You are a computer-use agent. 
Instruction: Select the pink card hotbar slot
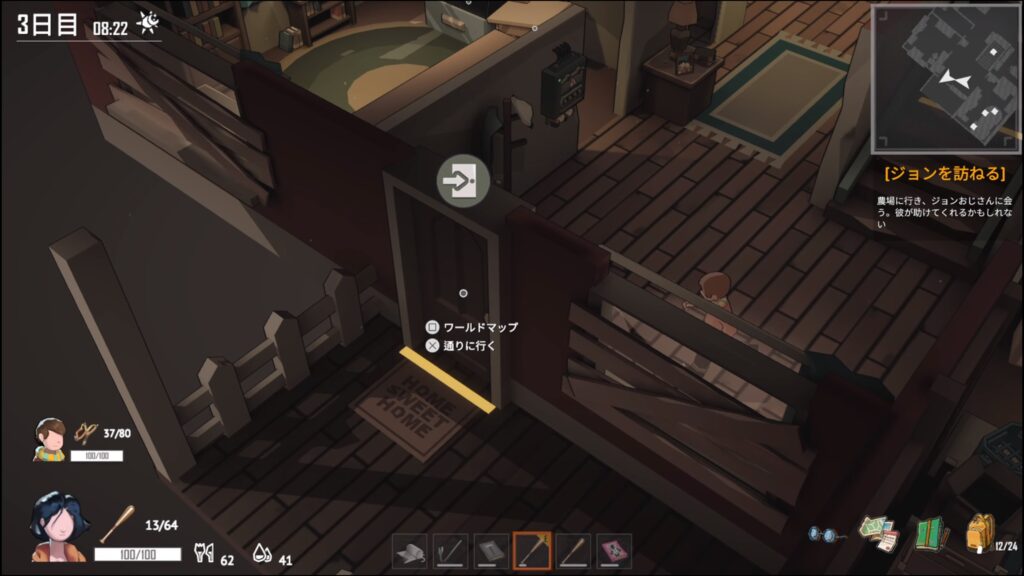click(613, 551)
